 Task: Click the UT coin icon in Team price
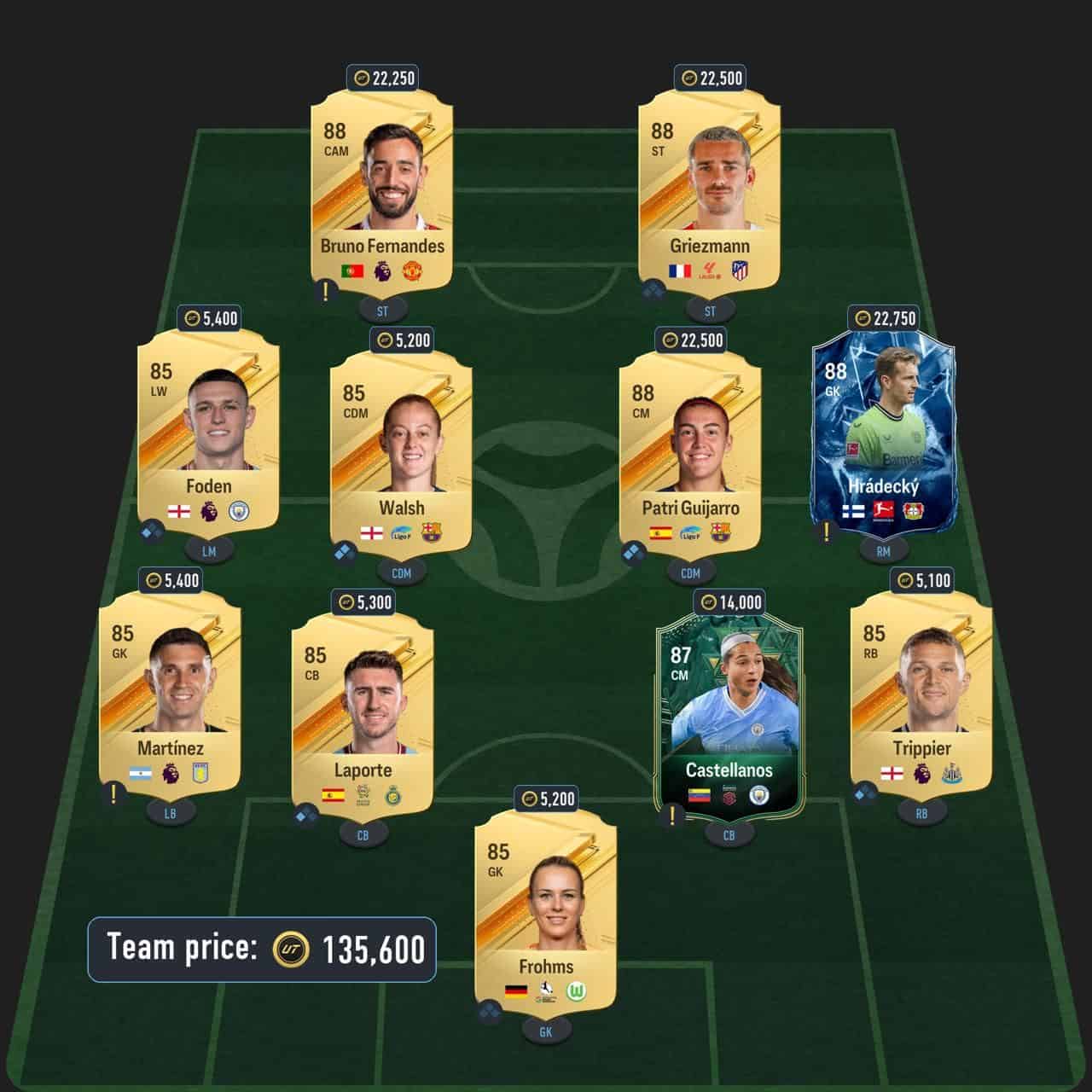(x=289, y=949)
